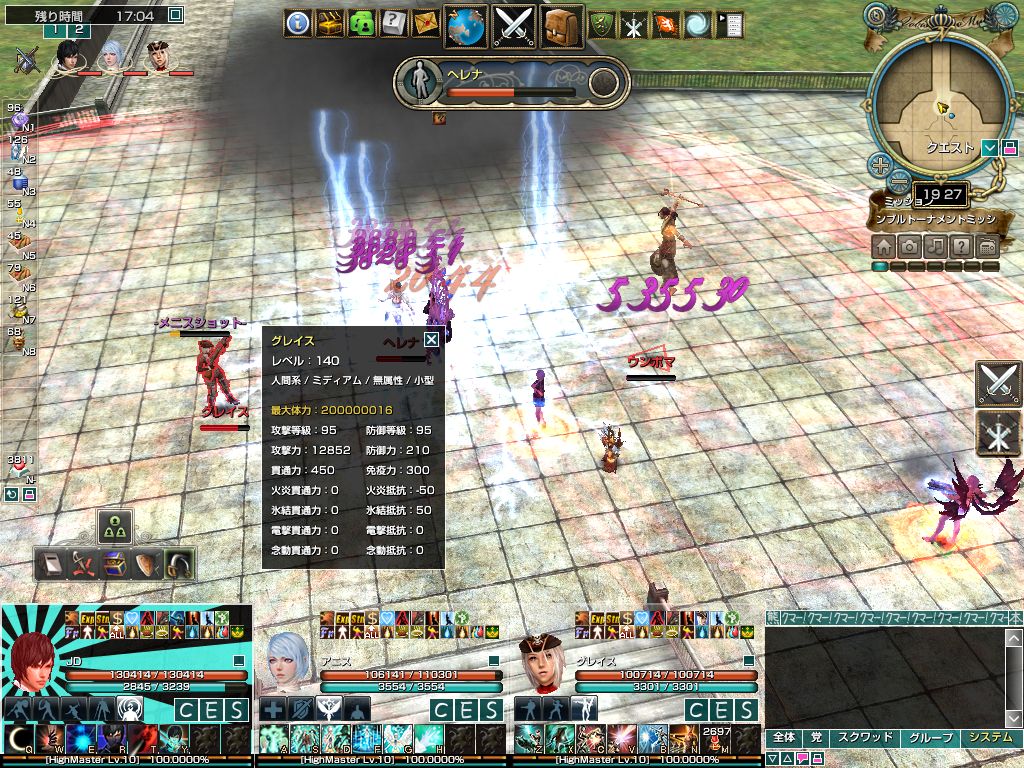Viewport: 1024px width, 768px height.
Task: Use JD's crescent moon skill
Action: click(17, 740)
